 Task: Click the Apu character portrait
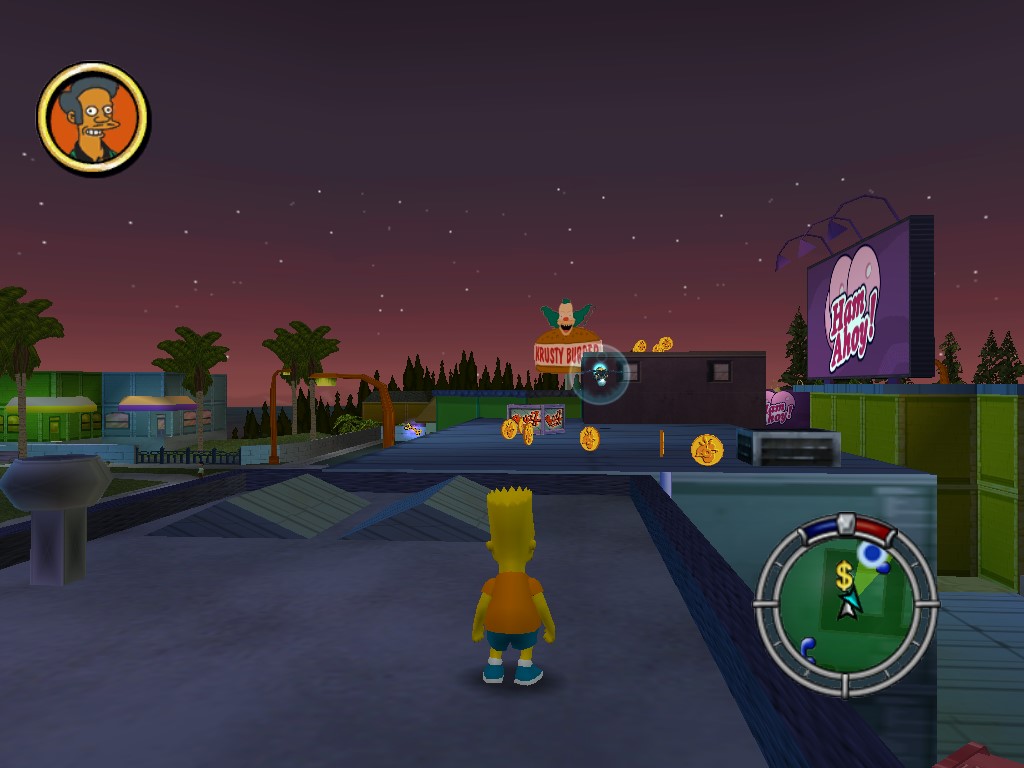point(93,119)
